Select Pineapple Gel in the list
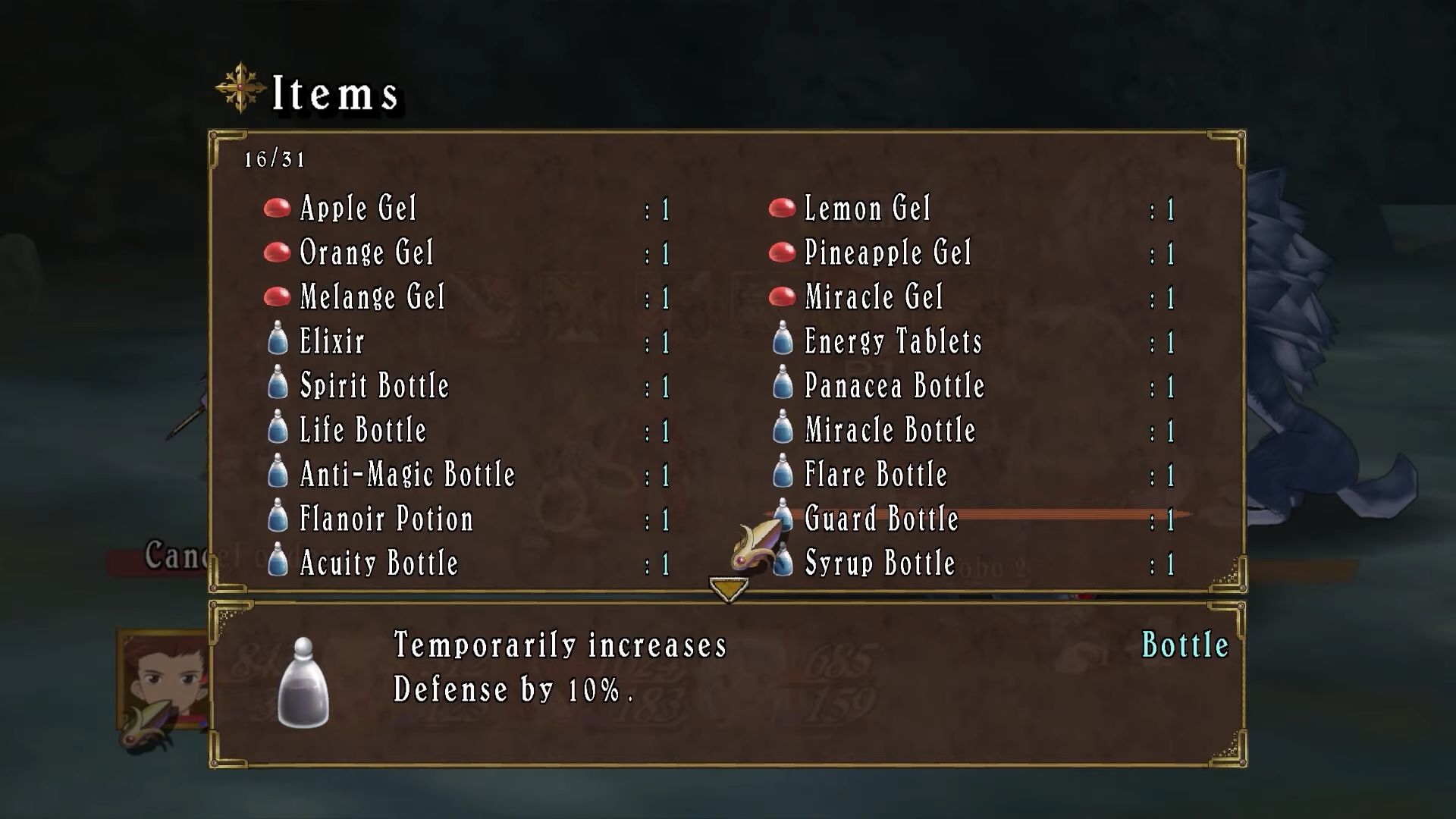This screenshot has width=1456, height=819. (887, 253)
